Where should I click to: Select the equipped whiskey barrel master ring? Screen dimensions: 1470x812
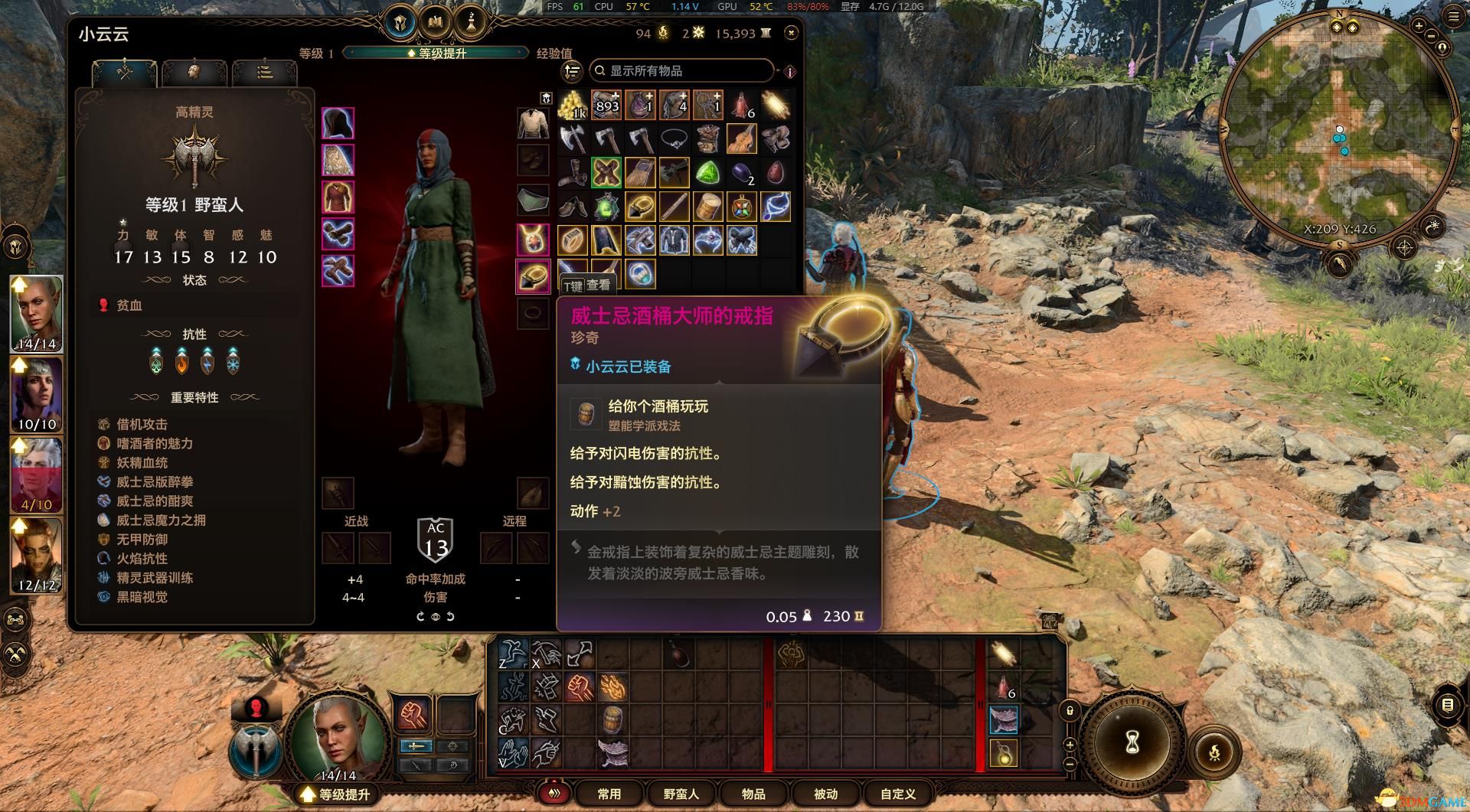coord(532,276)
